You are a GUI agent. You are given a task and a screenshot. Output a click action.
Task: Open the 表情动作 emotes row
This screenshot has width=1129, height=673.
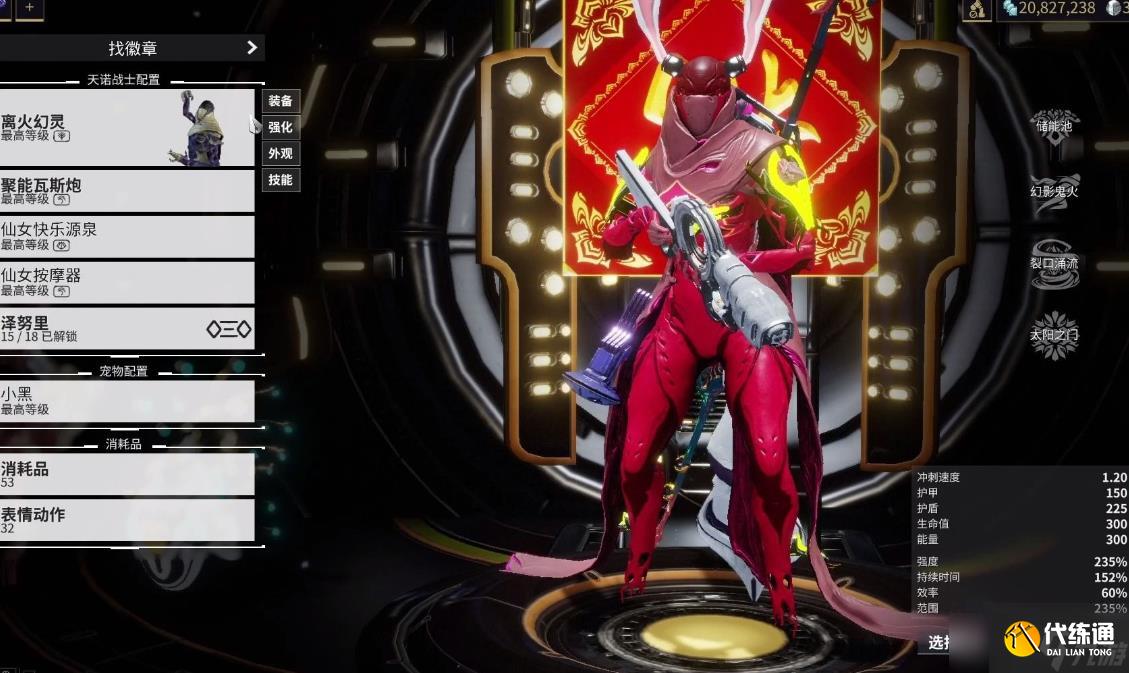point(120,520)
